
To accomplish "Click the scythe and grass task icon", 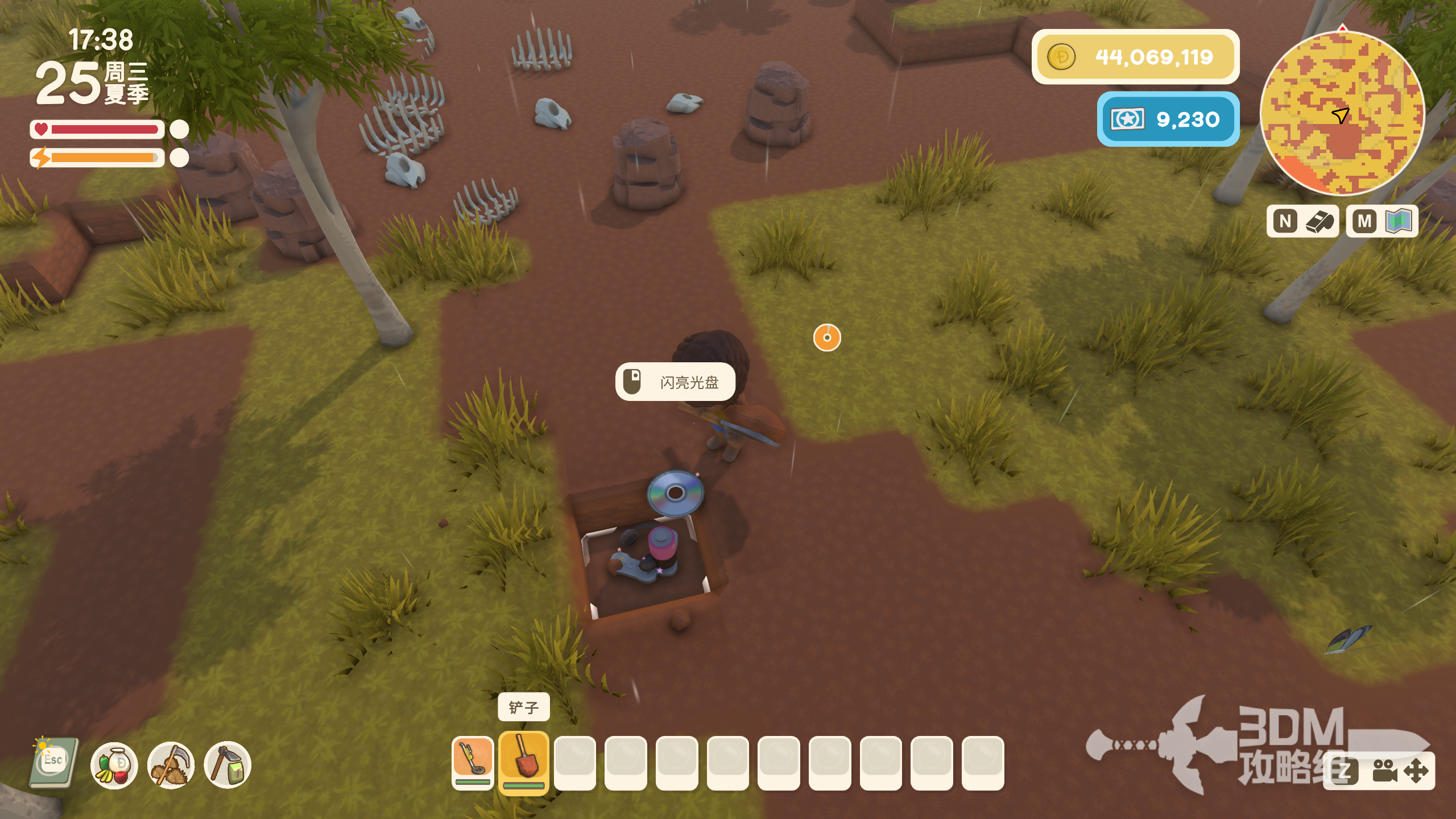I will point(171,765).
